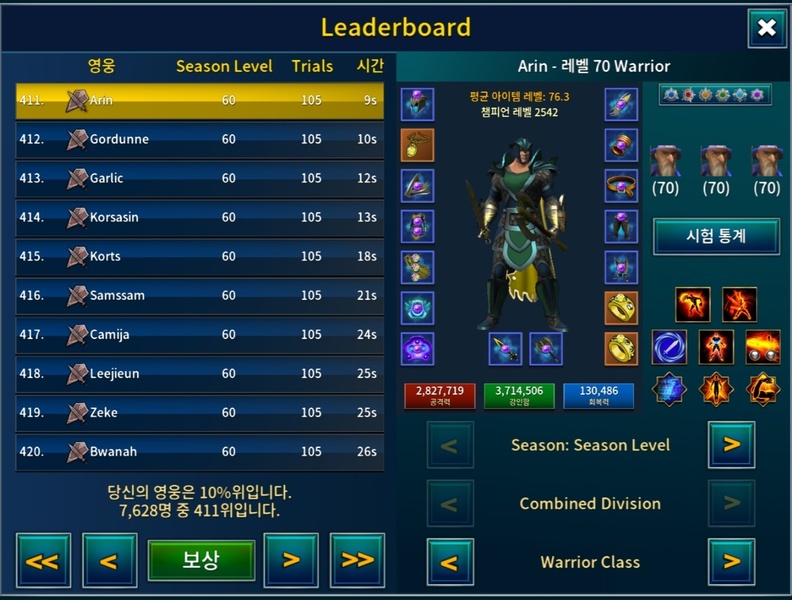Inspect the gold ring equipment slot
Screen dimensions: 792x600
coord(620,308)
